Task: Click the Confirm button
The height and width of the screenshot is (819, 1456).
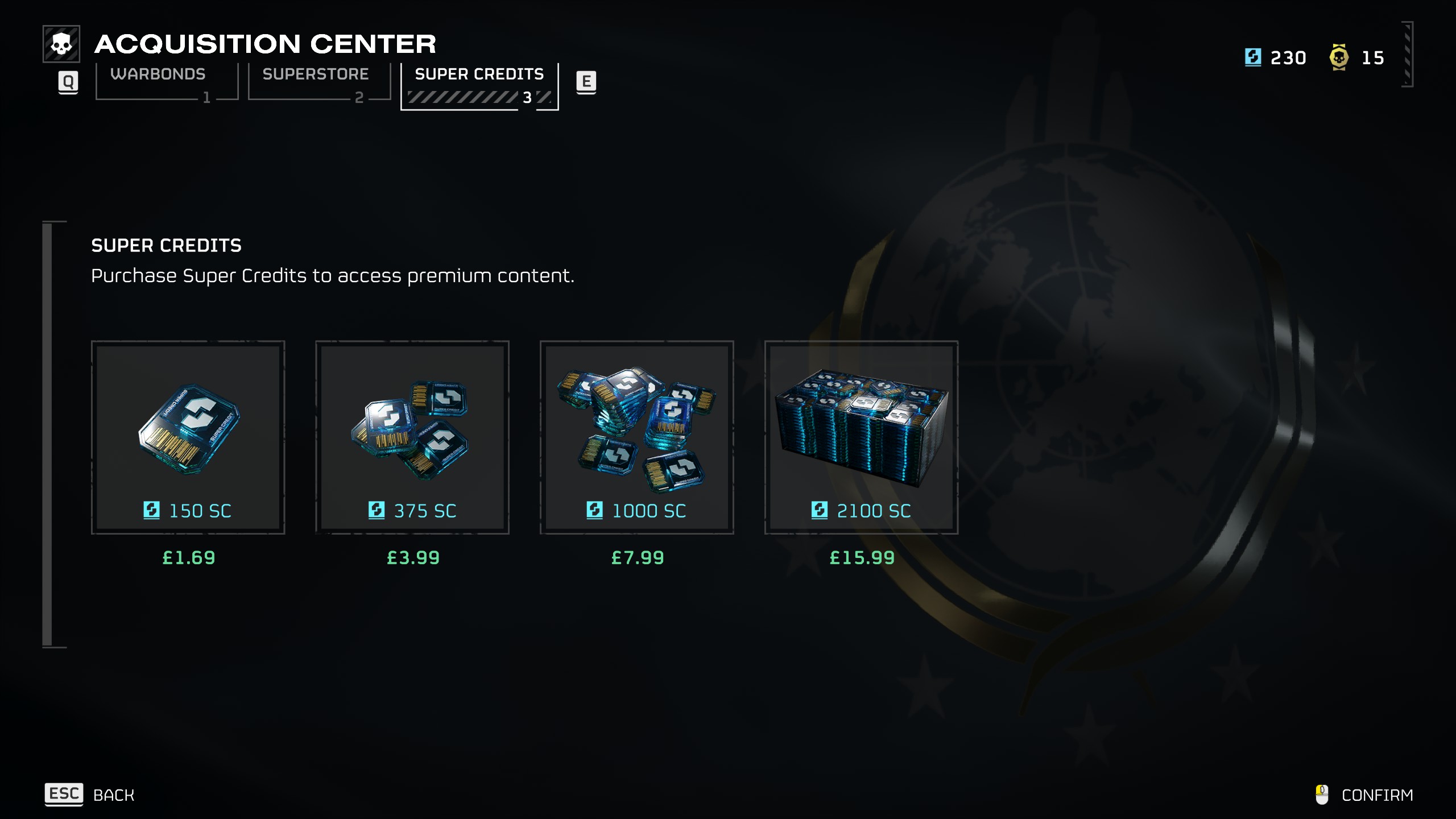Action: (x=1365, y=795)
